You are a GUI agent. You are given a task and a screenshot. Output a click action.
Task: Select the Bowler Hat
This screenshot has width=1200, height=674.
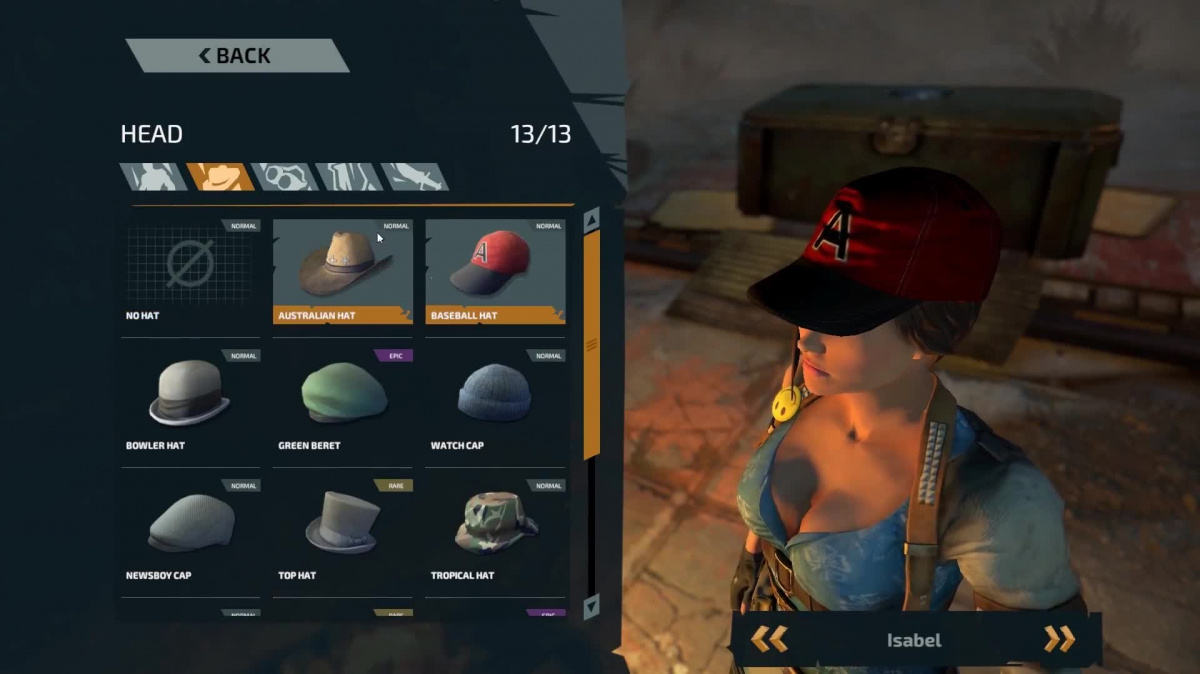(190, 400)
